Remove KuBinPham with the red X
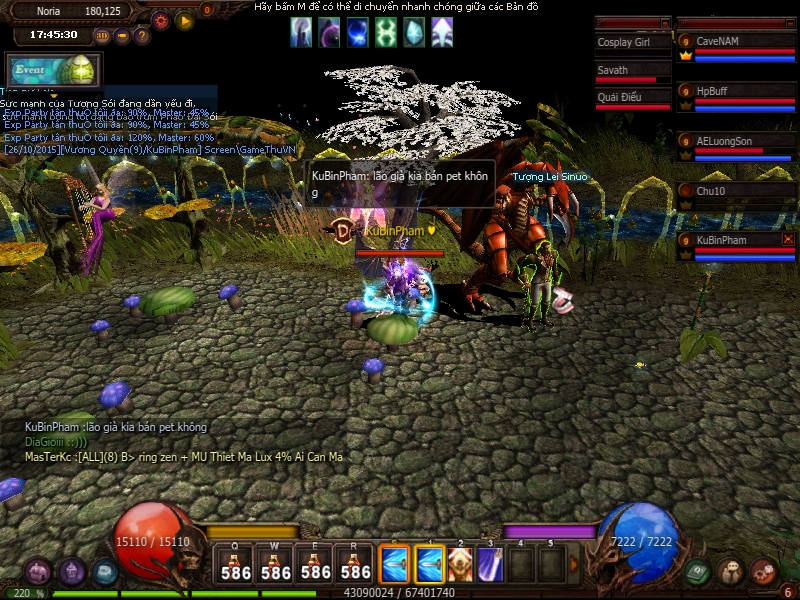 pos(789,240)
